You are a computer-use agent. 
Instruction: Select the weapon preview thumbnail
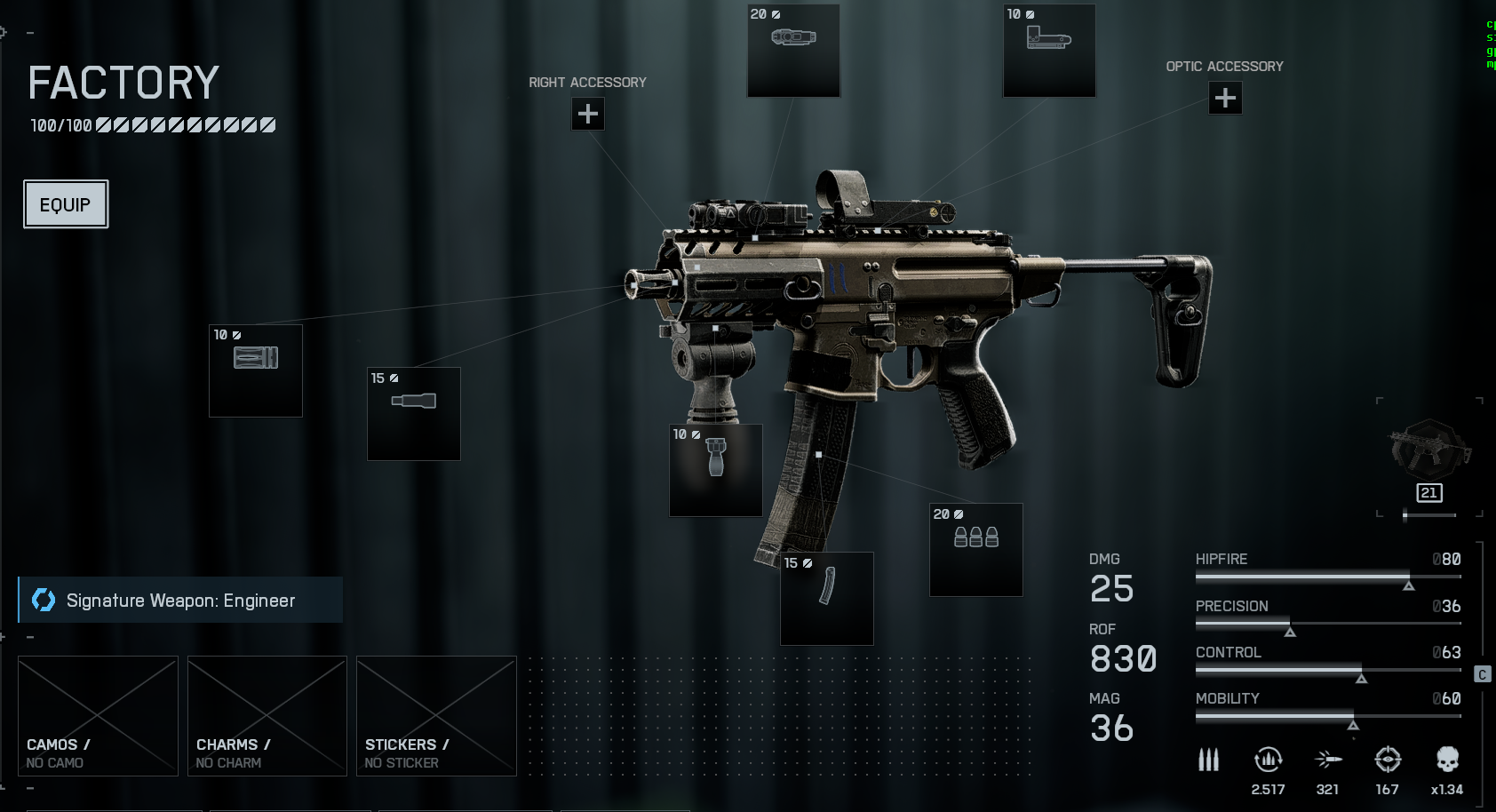1428,453
